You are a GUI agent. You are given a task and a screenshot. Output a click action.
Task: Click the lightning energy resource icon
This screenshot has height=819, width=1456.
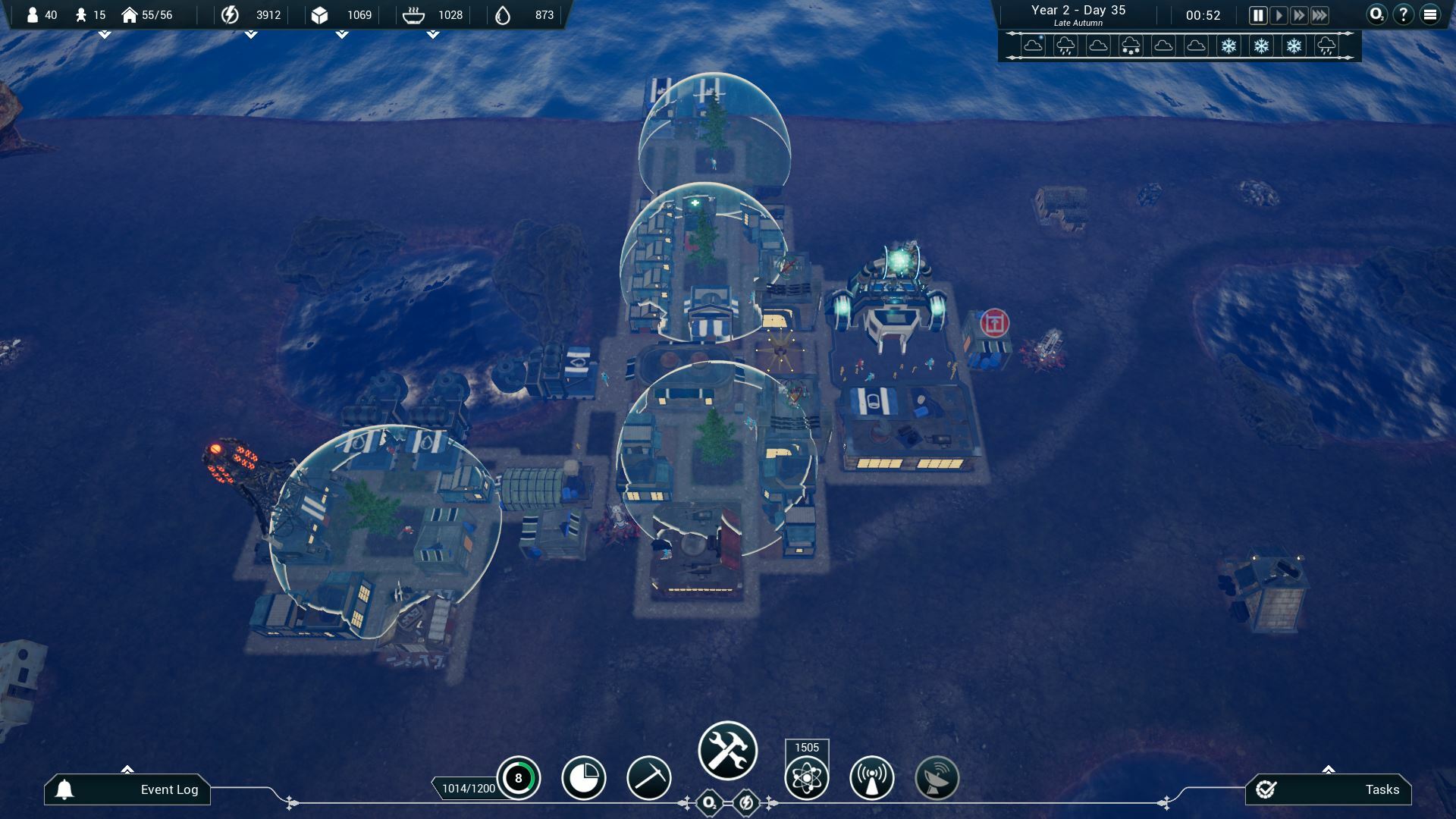(230, 15)
